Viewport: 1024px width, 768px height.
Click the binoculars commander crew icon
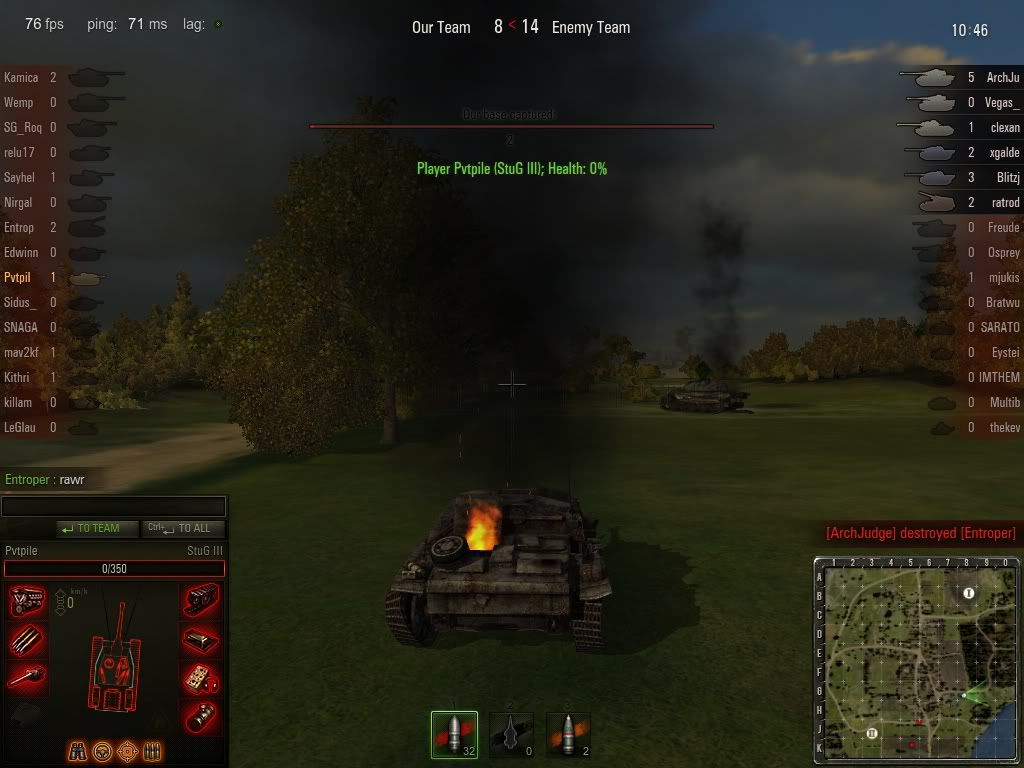78,750
